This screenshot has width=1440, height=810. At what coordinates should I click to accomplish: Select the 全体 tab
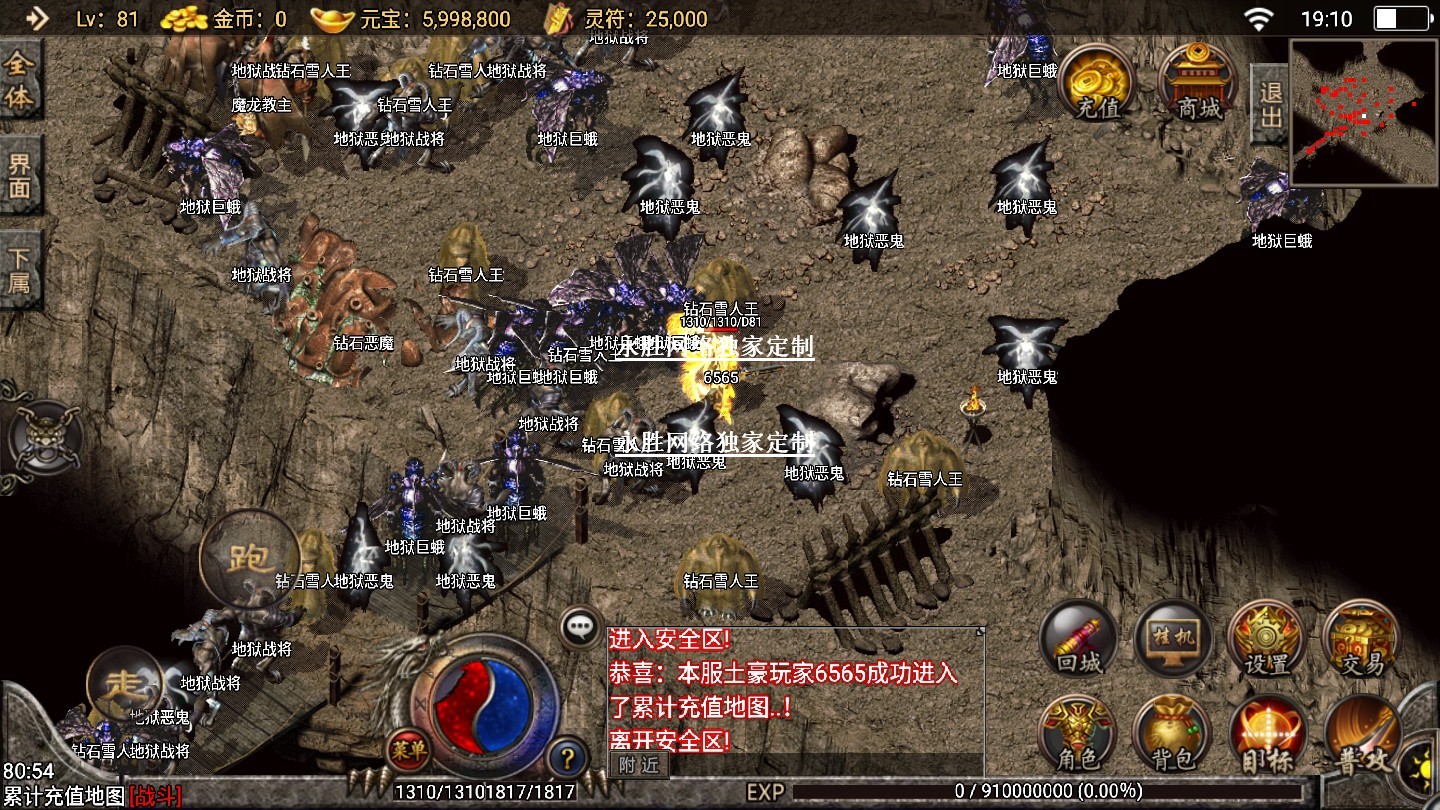click(19, 81)
